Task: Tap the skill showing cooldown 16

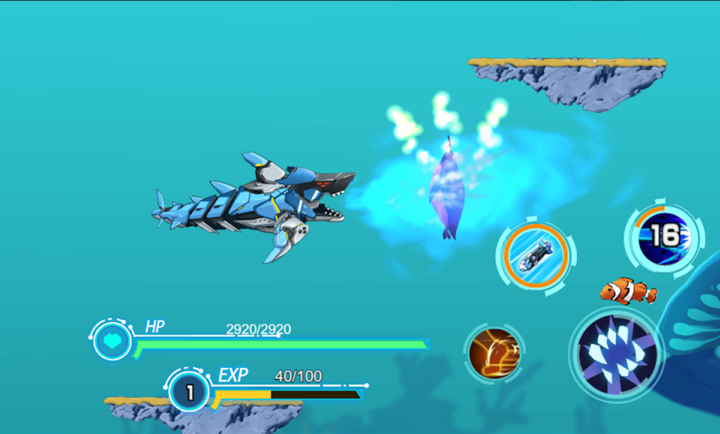Action: tap(663, 236)
